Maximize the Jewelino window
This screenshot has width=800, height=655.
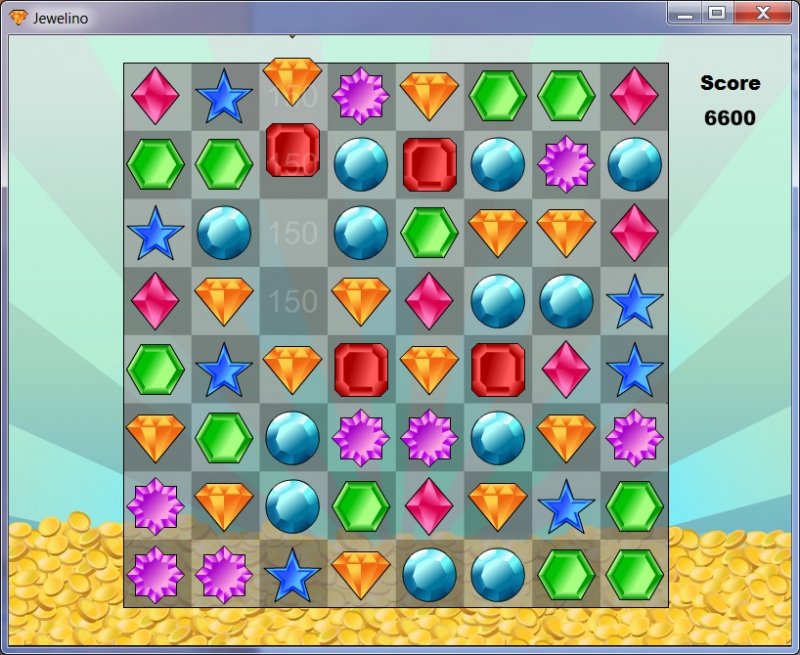tap(717, 13)
